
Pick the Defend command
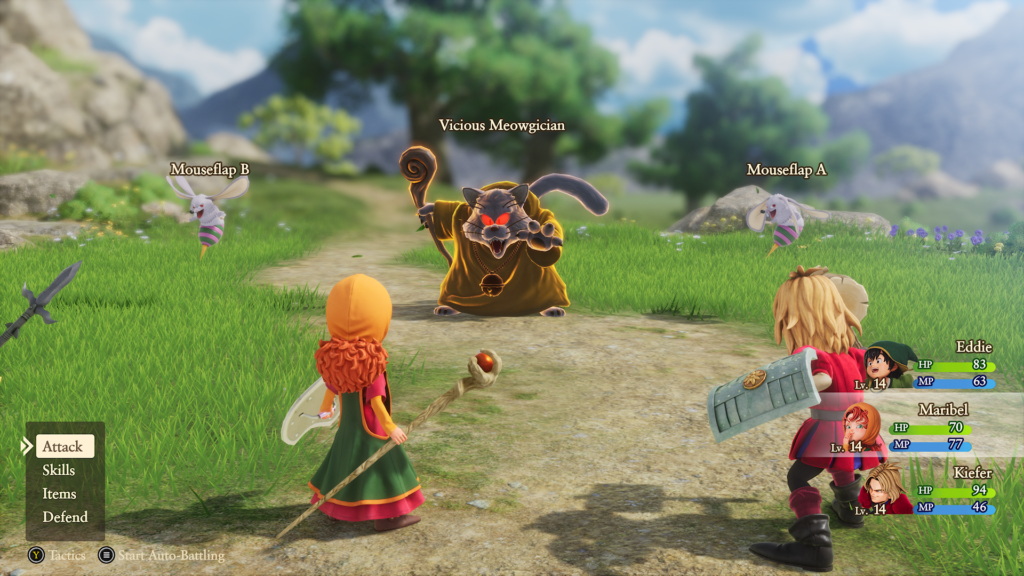click(65, 517)
